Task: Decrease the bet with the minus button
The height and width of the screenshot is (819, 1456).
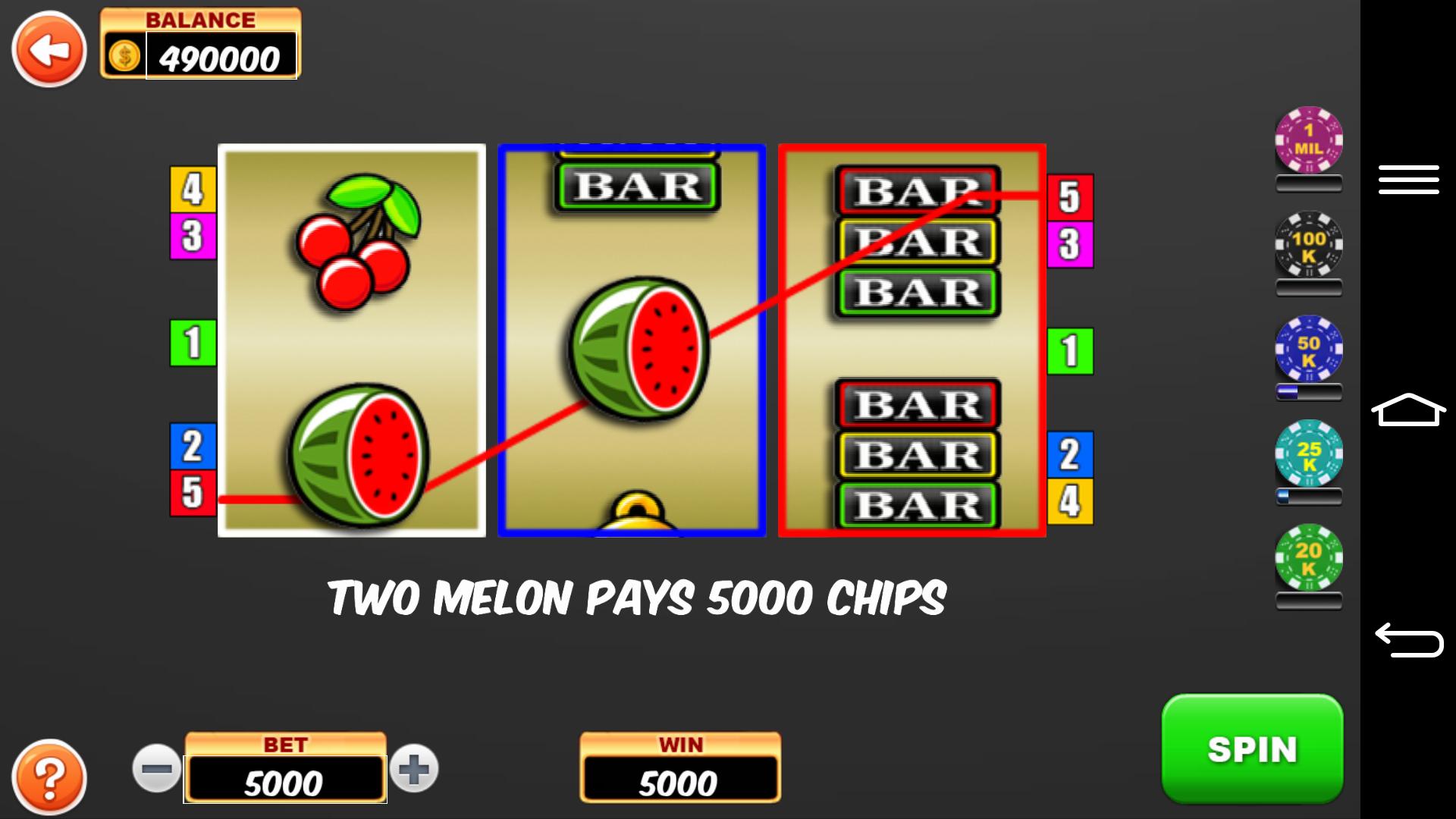Action: [x=155, y=768]
